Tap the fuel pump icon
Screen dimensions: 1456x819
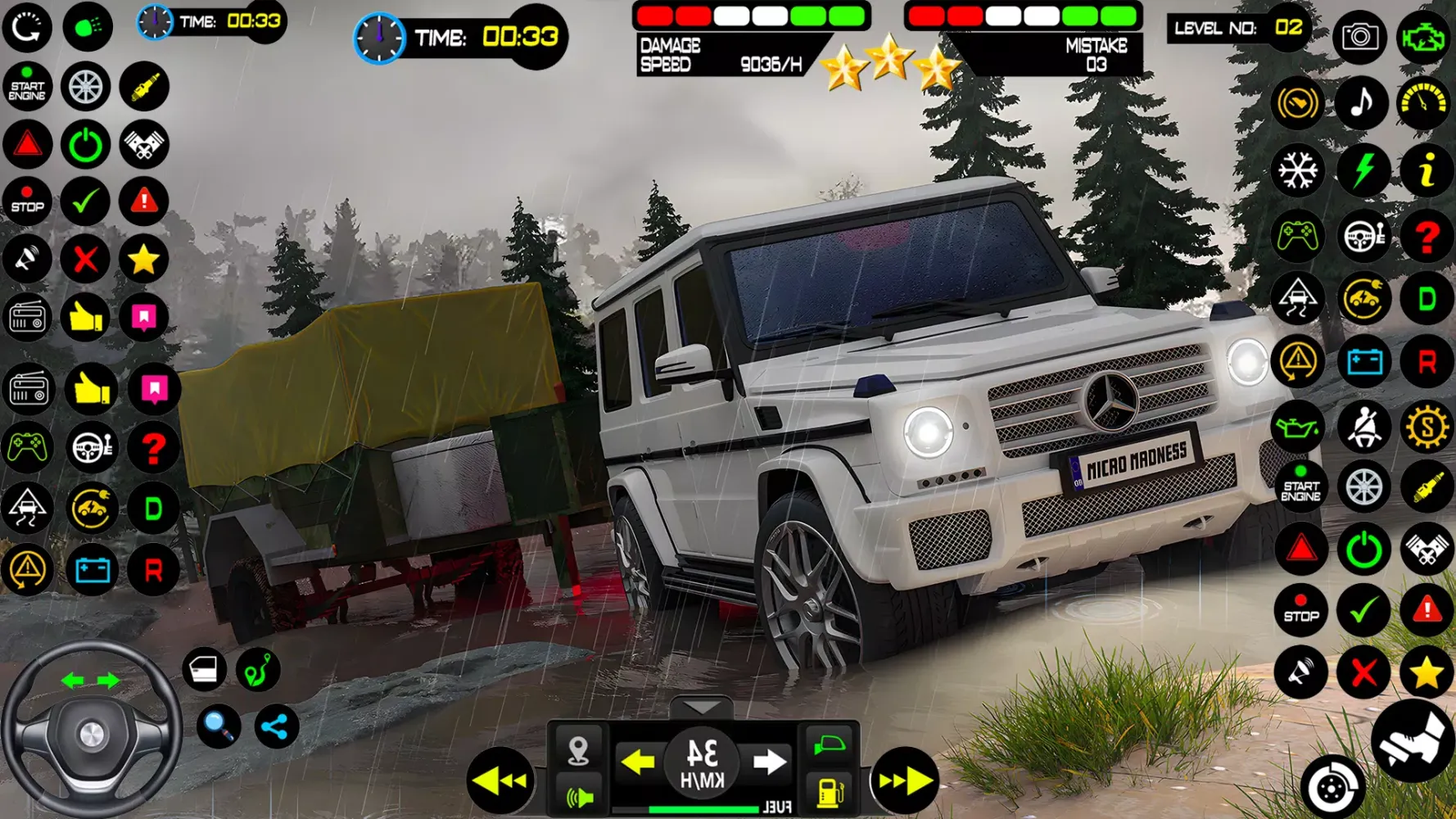coord(830,792)
